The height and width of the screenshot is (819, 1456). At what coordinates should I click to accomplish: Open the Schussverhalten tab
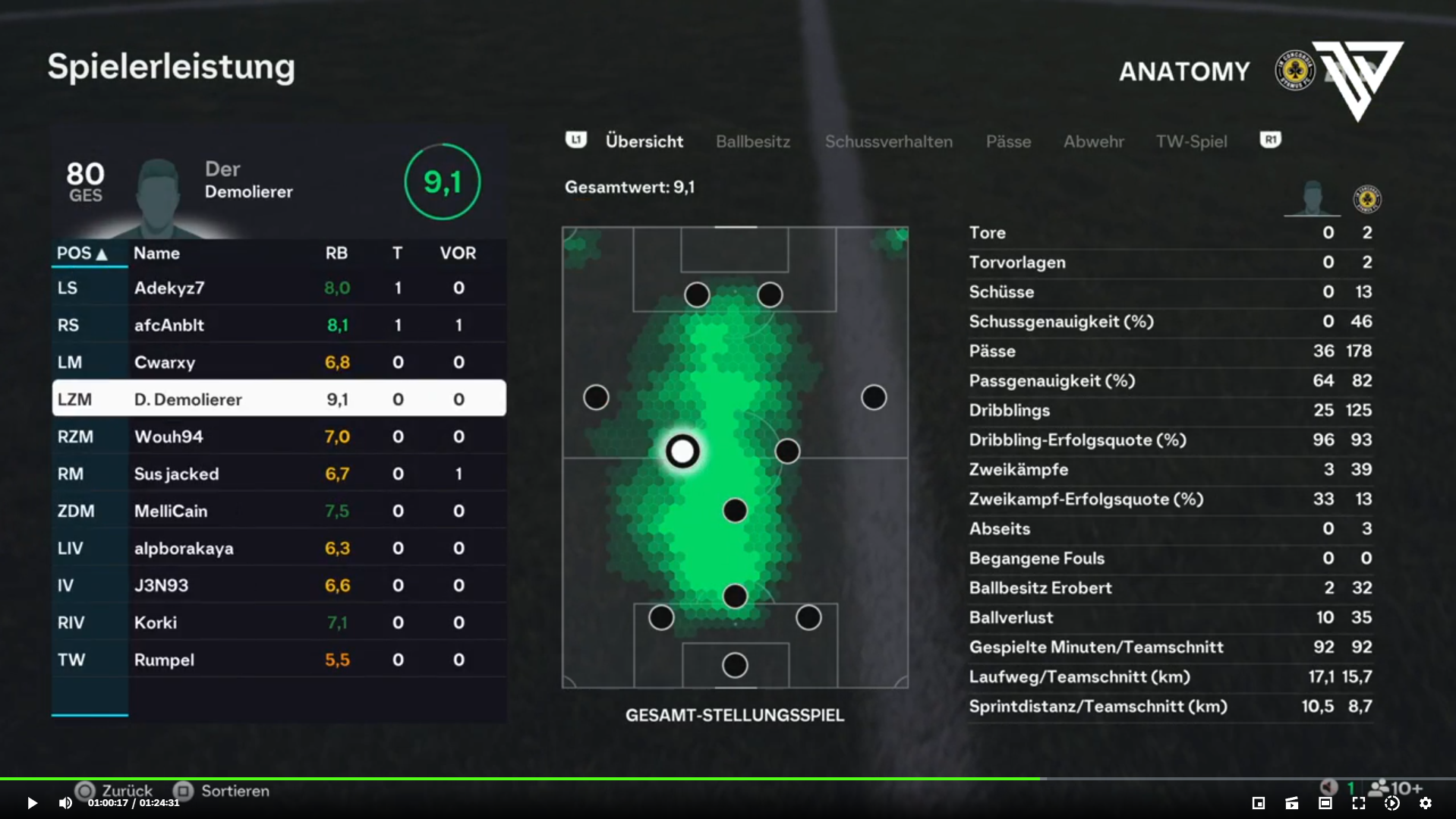tap(888, 142)
